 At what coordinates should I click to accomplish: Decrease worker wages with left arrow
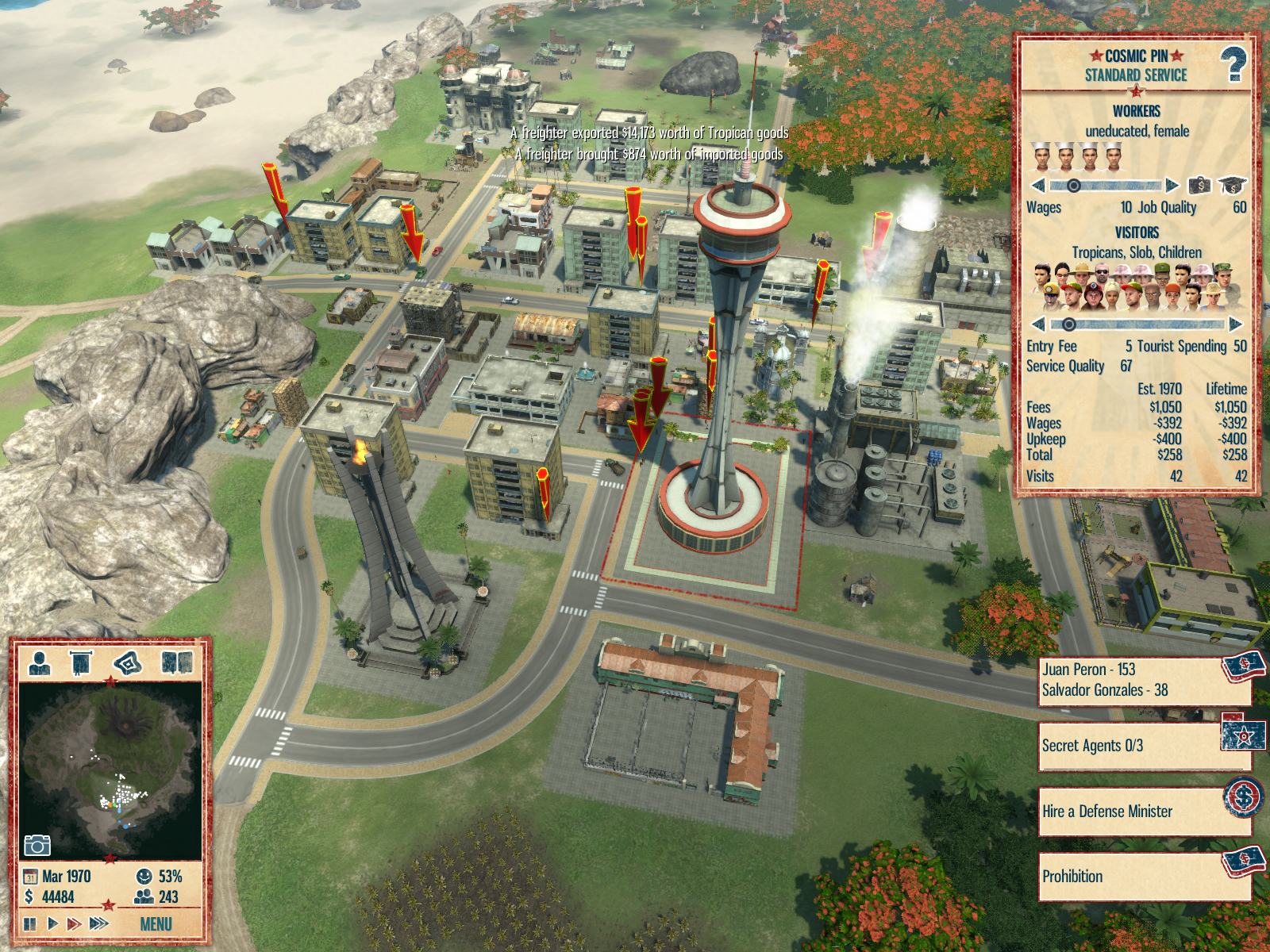(x=1037, y=186)
